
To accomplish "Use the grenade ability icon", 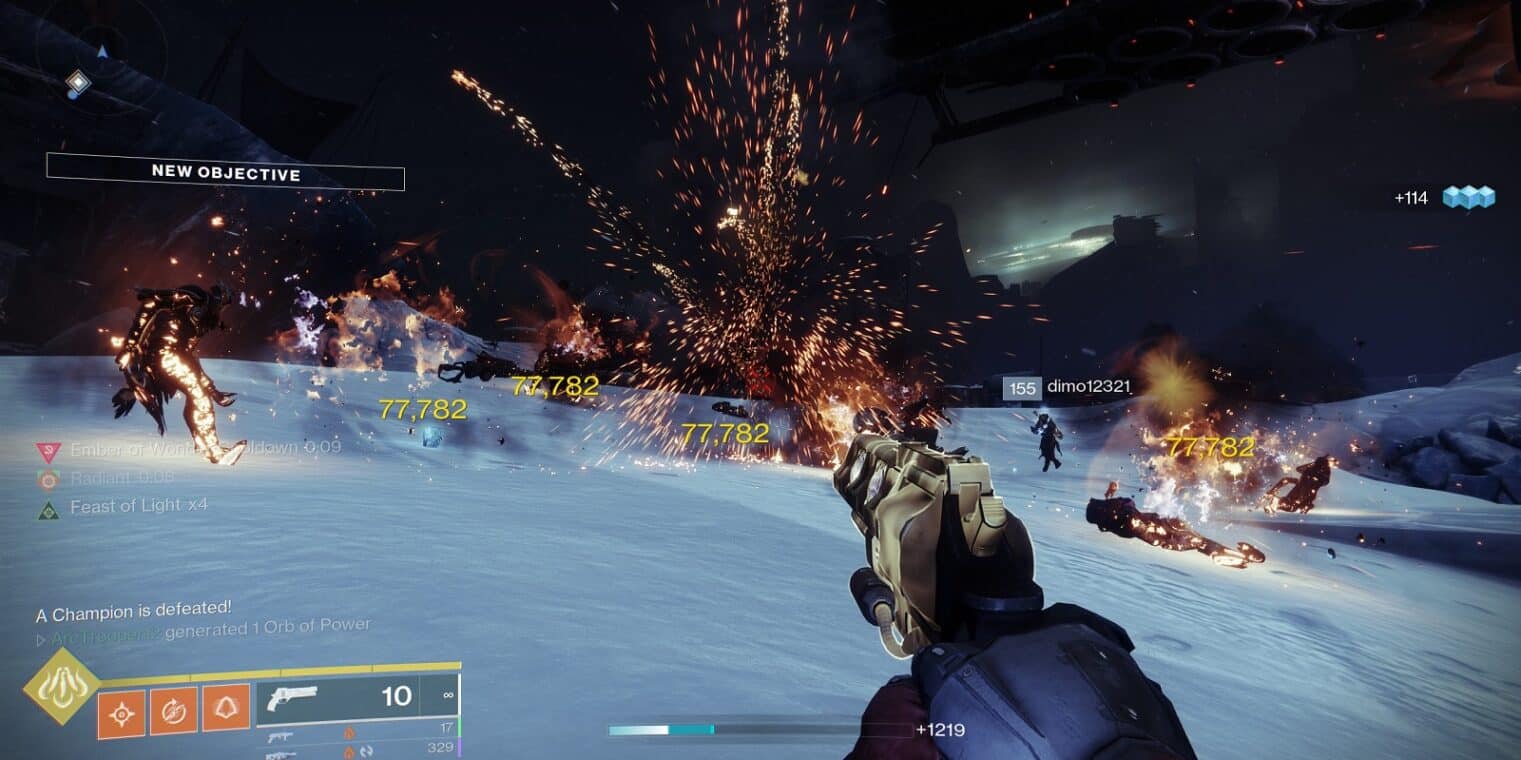I will coord(121,713).
